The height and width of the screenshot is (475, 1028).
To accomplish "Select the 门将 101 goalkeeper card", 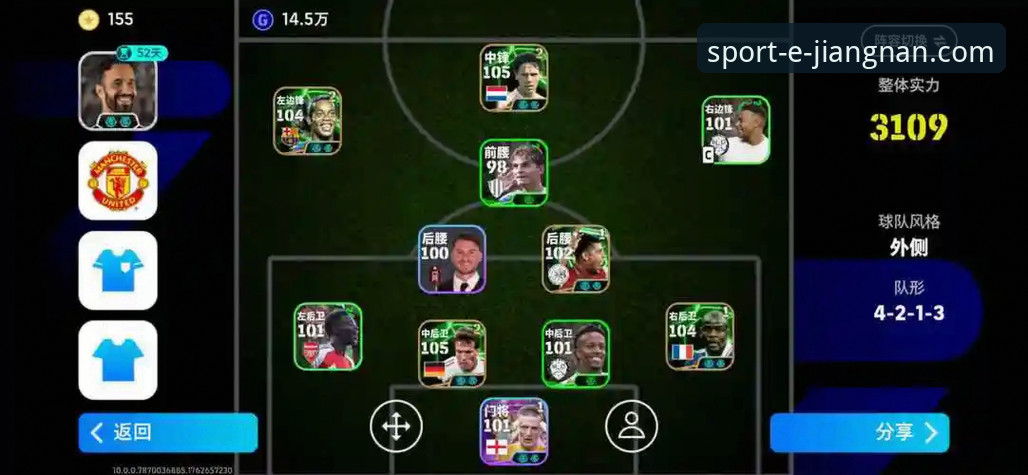I will (x=514, y=431).
